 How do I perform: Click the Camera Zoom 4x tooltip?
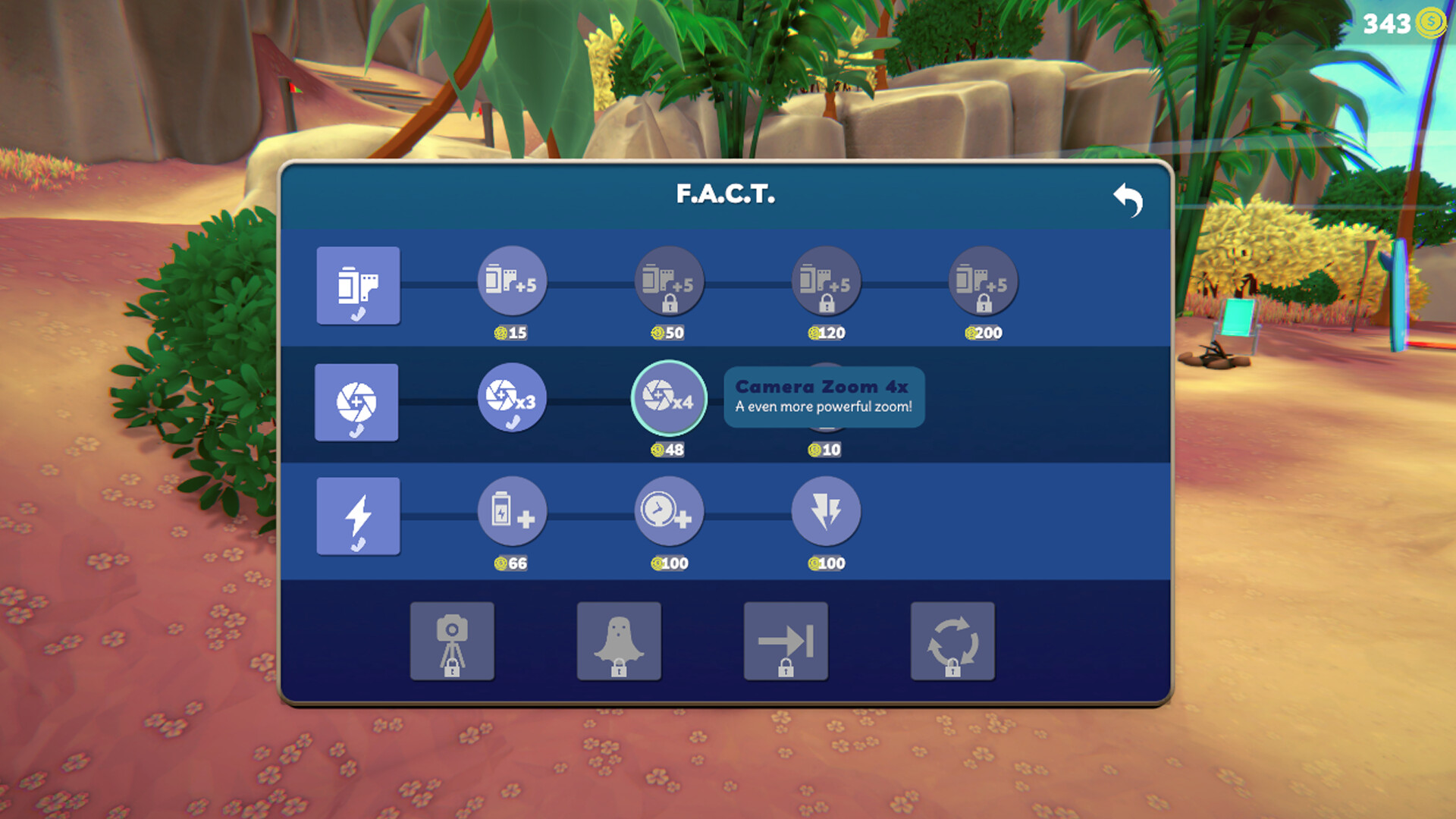[823, 396]
